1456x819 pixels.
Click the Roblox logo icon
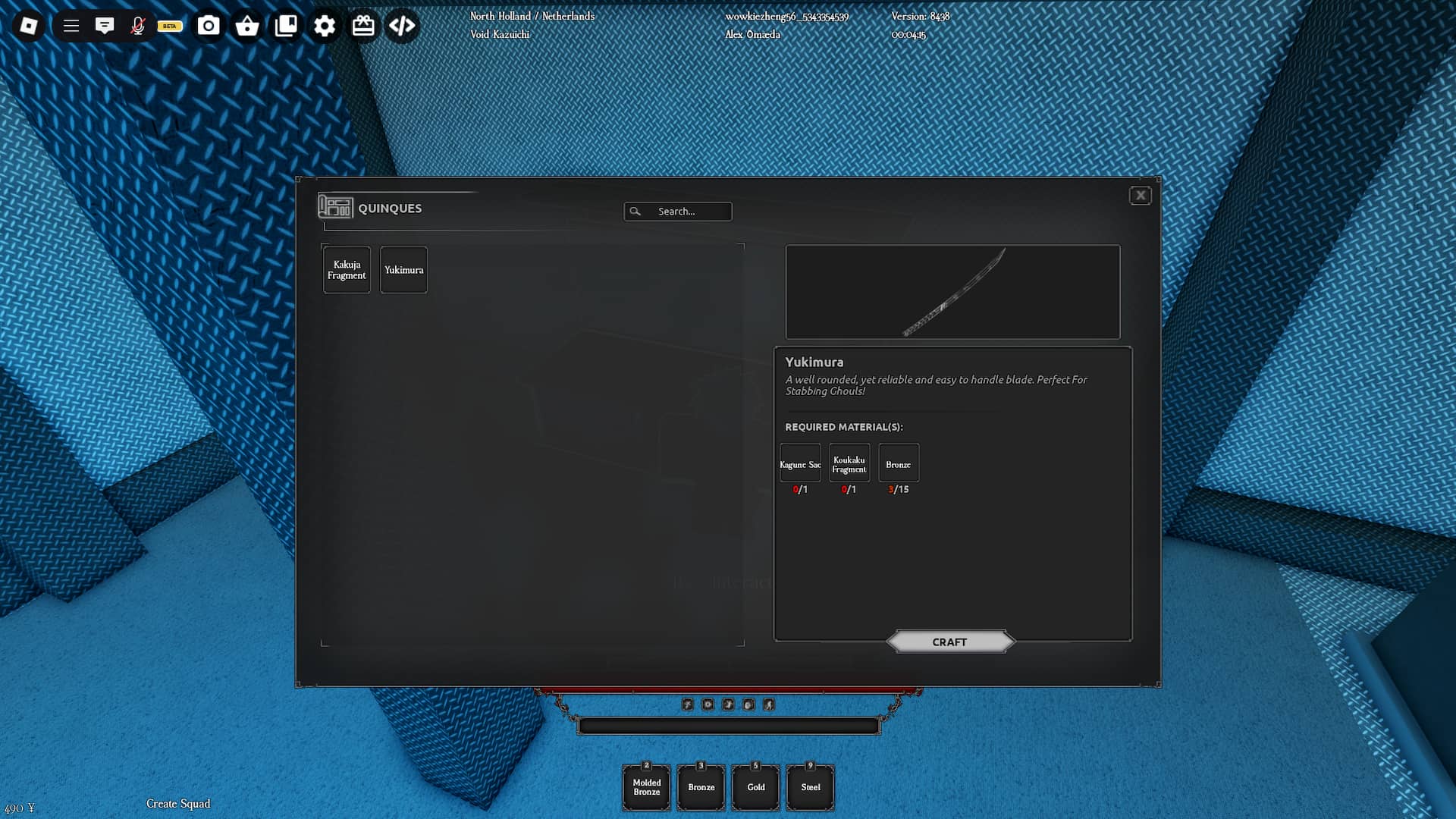[x=30, y=25]
